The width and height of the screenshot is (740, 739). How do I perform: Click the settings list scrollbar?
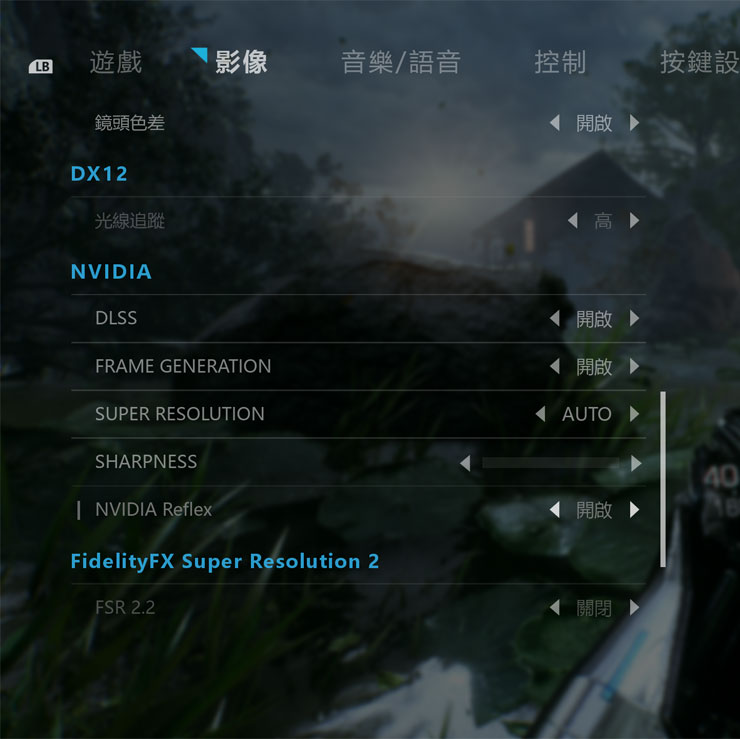663,480
